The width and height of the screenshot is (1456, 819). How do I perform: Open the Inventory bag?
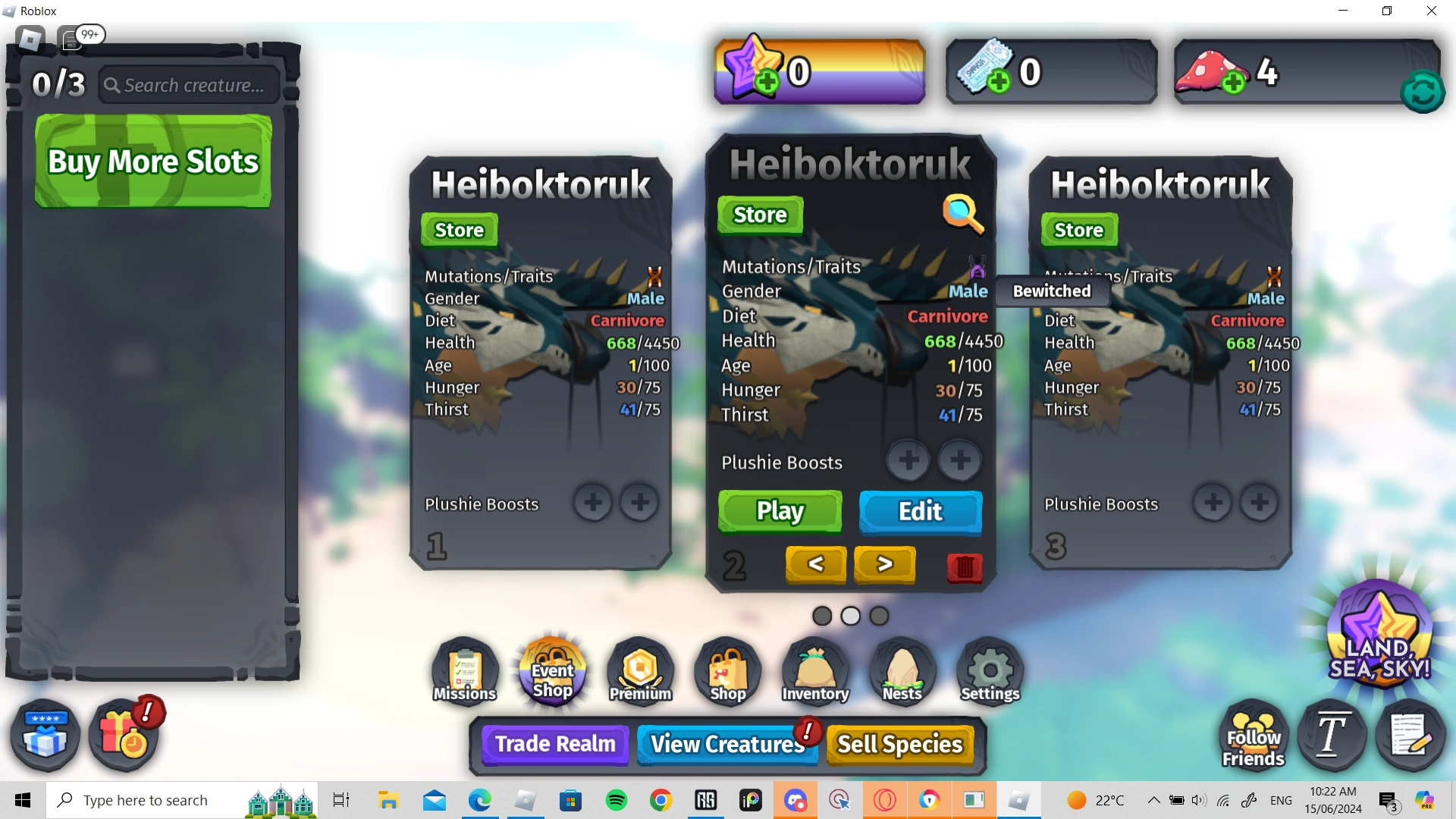814,671
